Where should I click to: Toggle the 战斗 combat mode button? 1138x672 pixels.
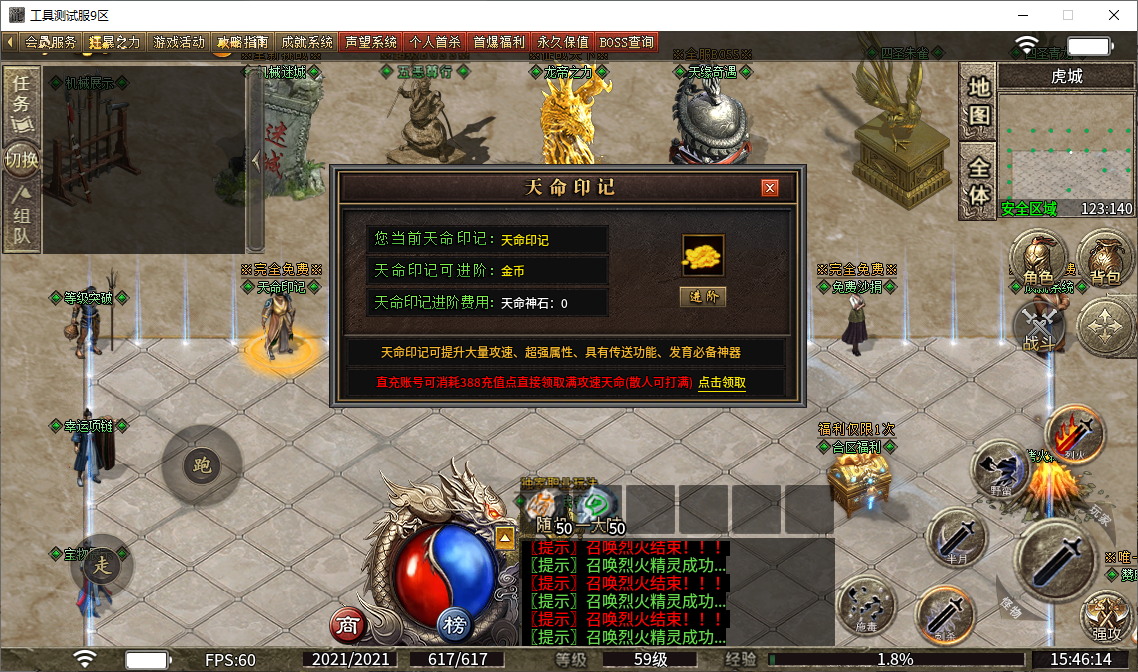tap(1039, 327)
